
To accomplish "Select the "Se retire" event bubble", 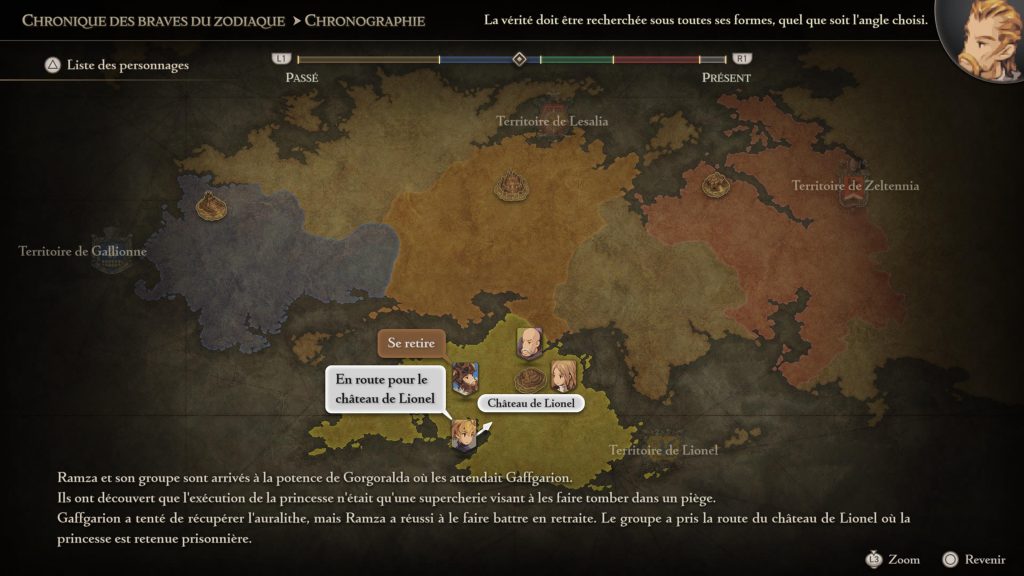I will point(411,344).
